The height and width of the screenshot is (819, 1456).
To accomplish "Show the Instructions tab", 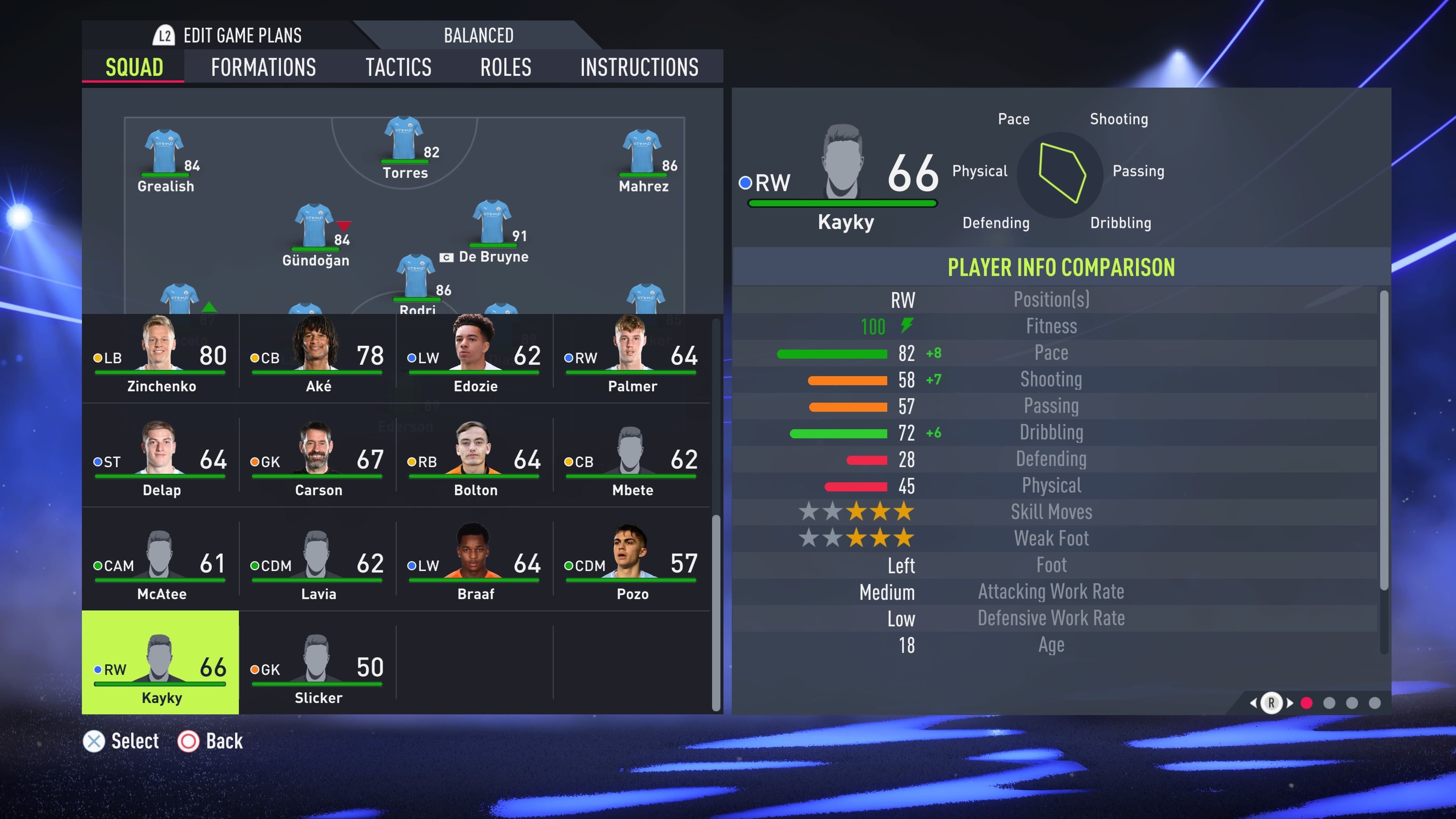I will (x=639, y=67).
